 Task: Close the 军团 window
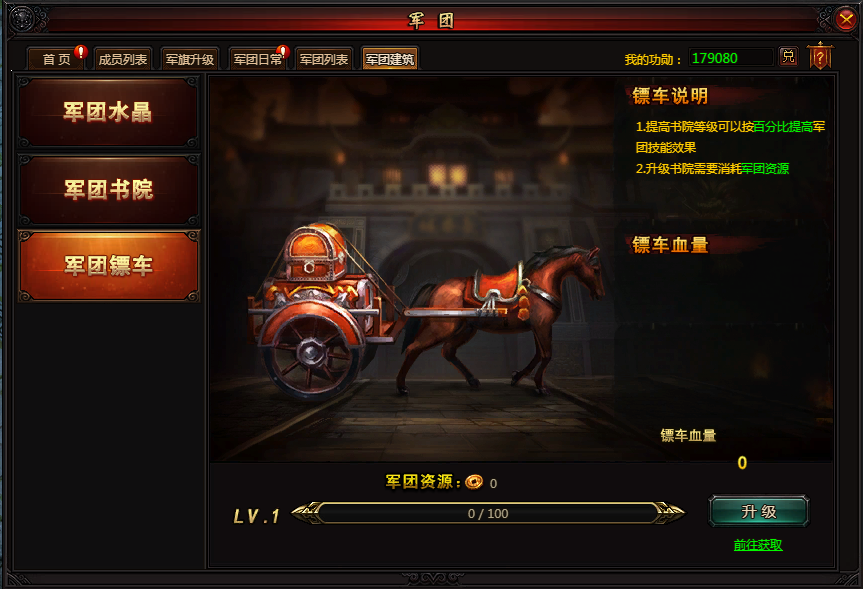846,18
